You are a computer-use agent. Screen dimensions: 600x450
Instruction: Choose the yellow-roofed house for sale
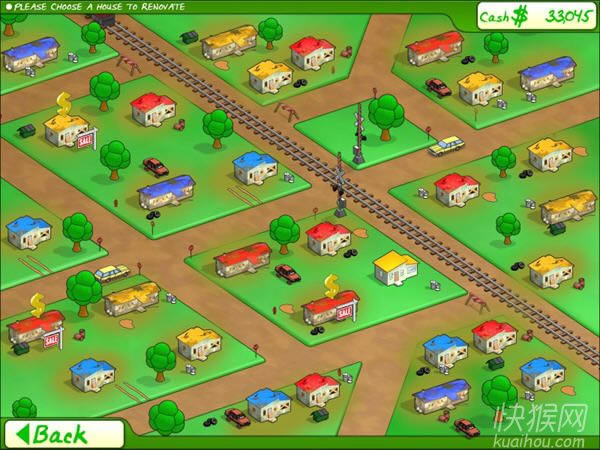click(x=68, y=129)
